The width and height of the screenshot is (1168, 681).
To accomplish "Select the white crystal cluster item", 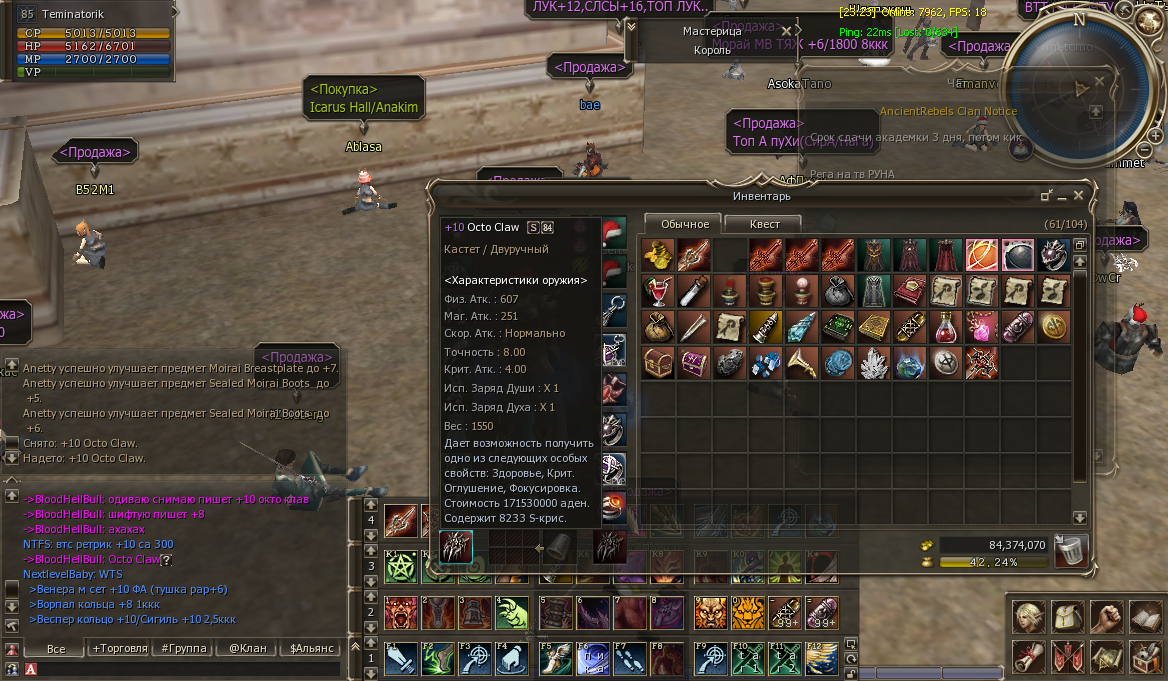I will (874, 362).
